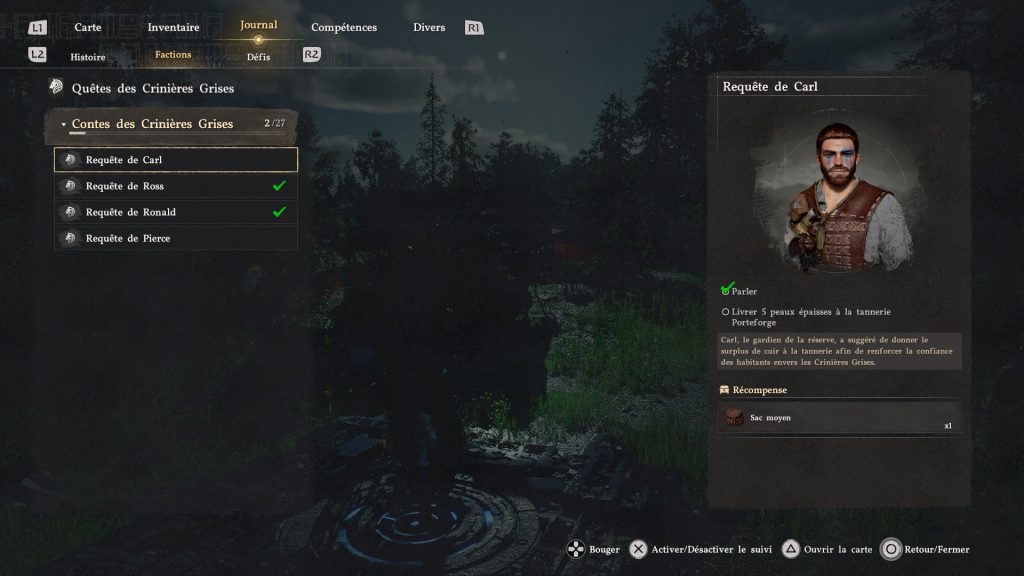Go to the Compétences tab
The image size is (1024, 576).
click(x=344, y=27)
